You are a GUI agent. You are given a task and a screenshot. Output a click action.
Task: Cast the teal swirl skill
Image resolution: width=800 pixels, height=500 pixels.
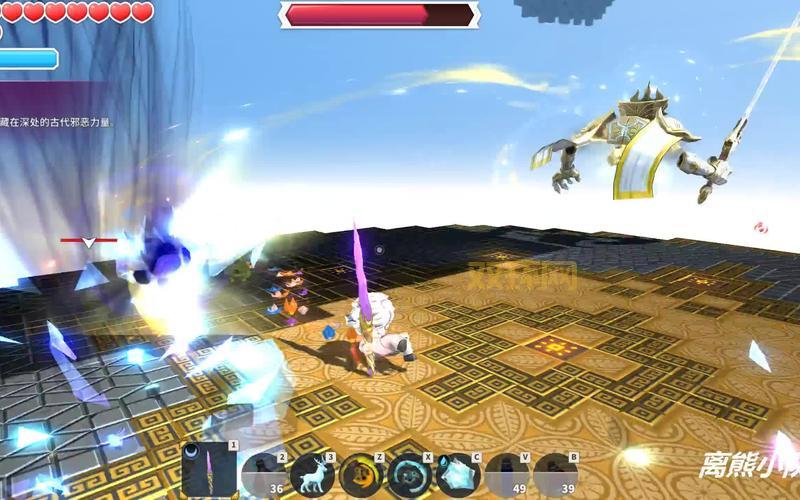[x=409, y=474]
